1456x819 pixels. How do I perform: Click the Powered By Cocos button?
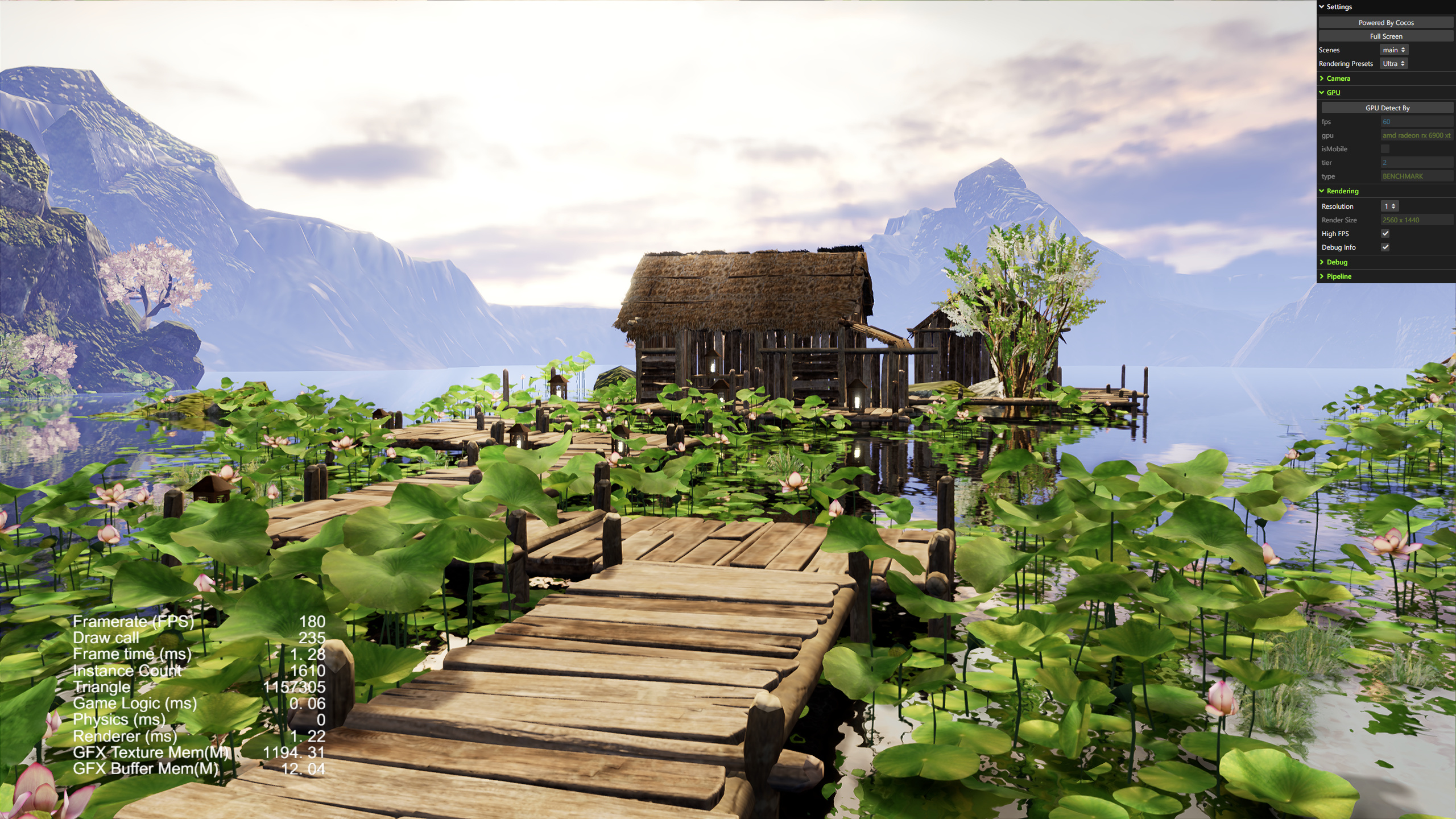point(1385,23)
